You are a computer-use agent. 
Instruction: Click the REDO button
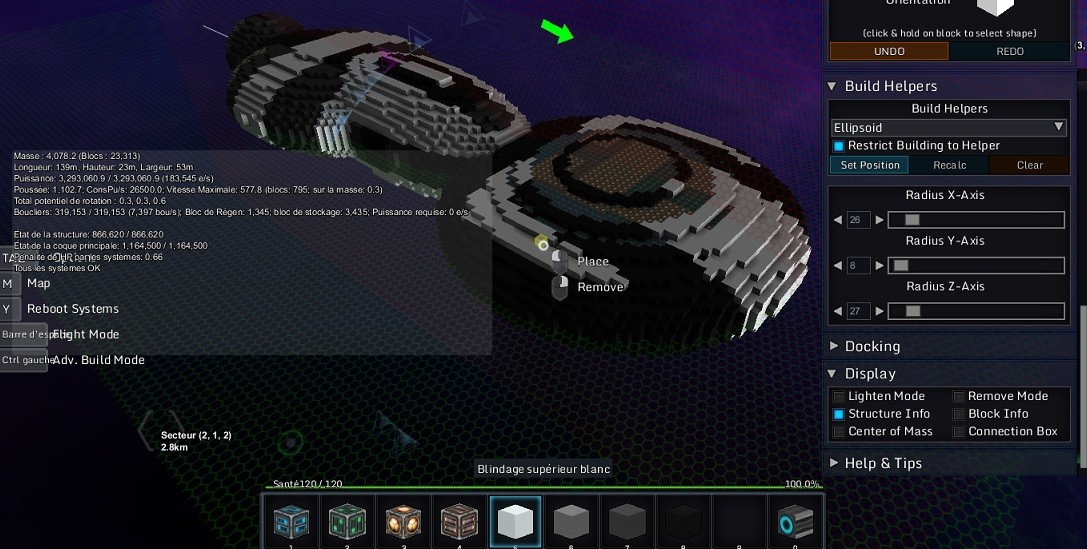pos(1009,51)
